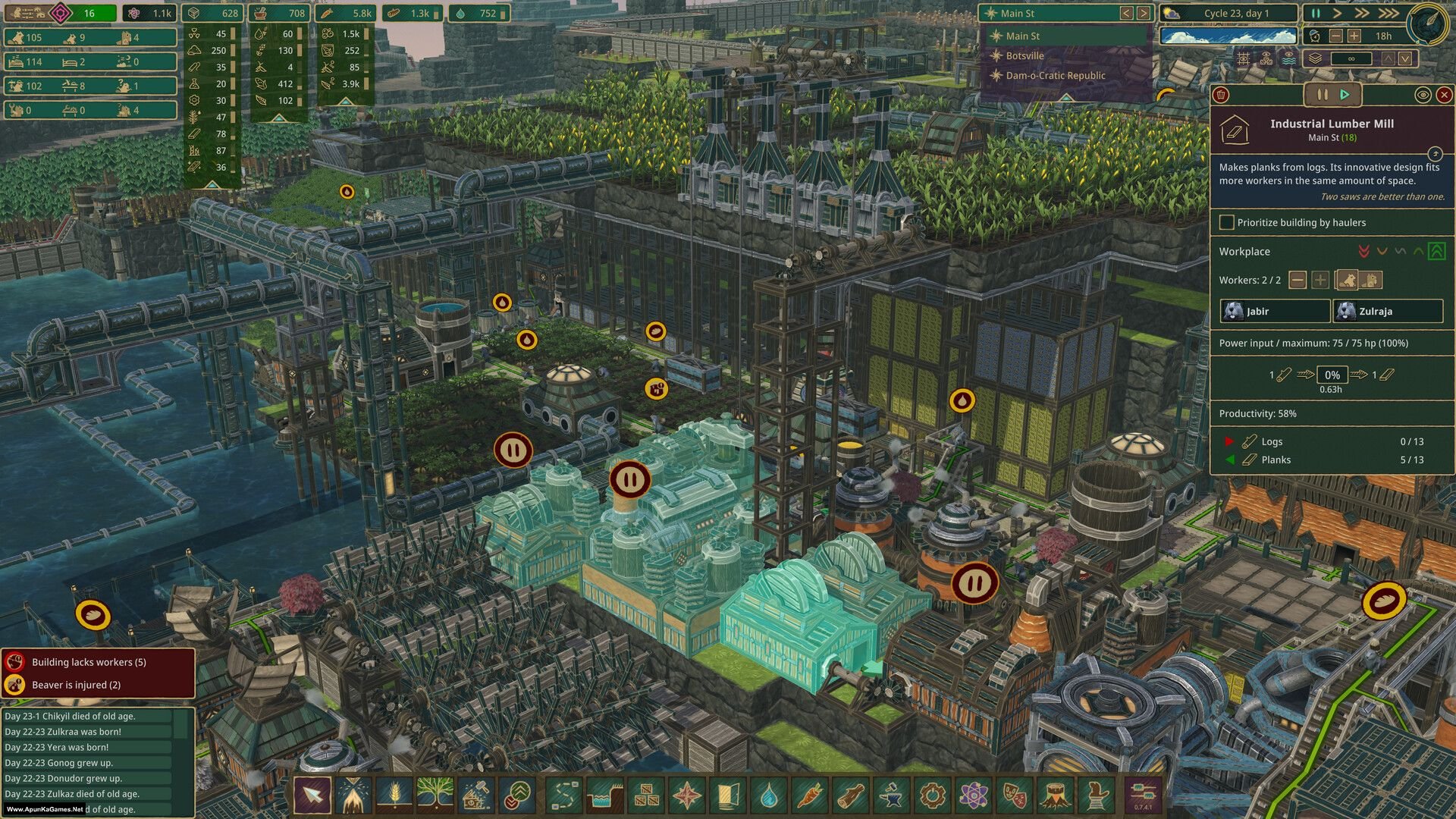
Task: Pause the Industrial Lumber Mill building
Action: coord(1322,95)
